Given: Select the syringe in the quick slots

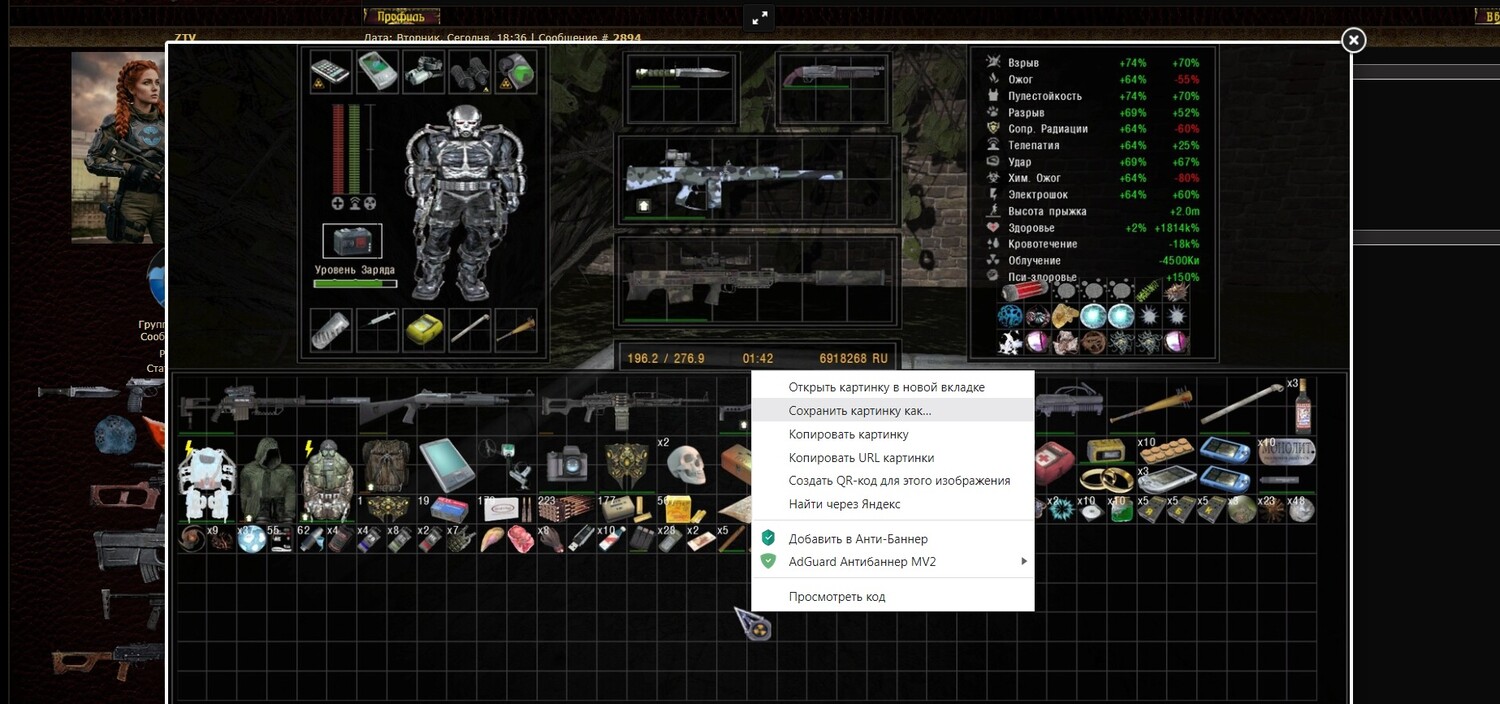Looking at the screenshot, I should coord(379,327).
